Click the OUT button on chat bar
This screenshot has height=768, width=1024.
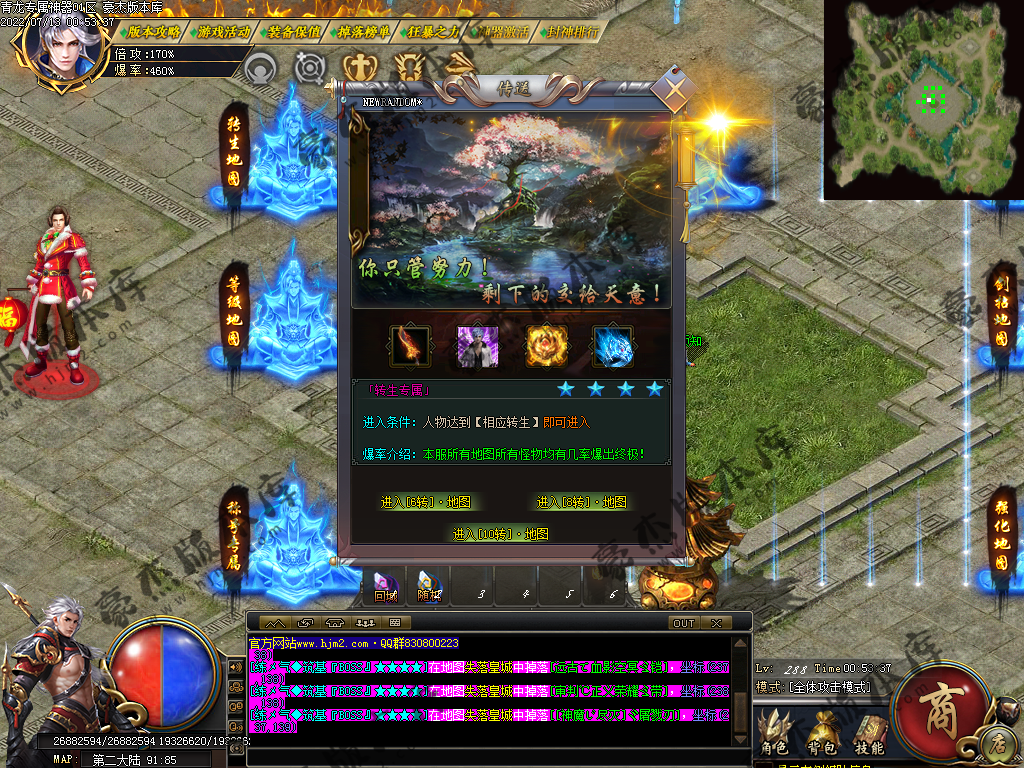point(684,623)
